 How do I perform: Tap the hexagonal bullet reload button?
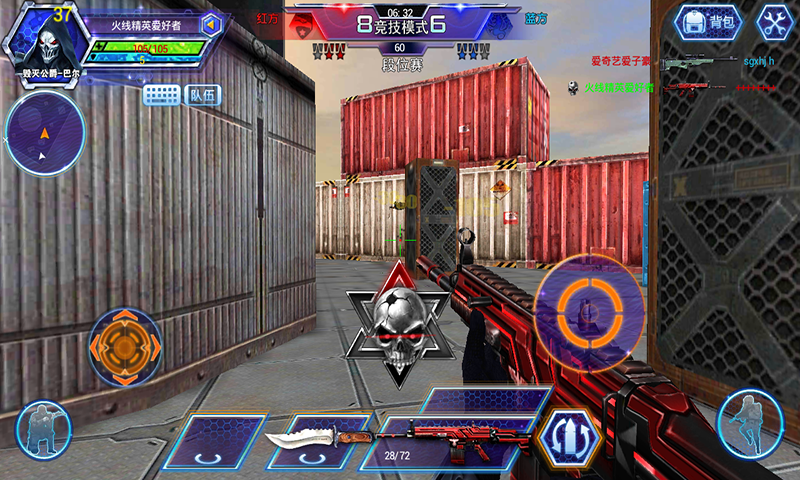pos(568,438)
